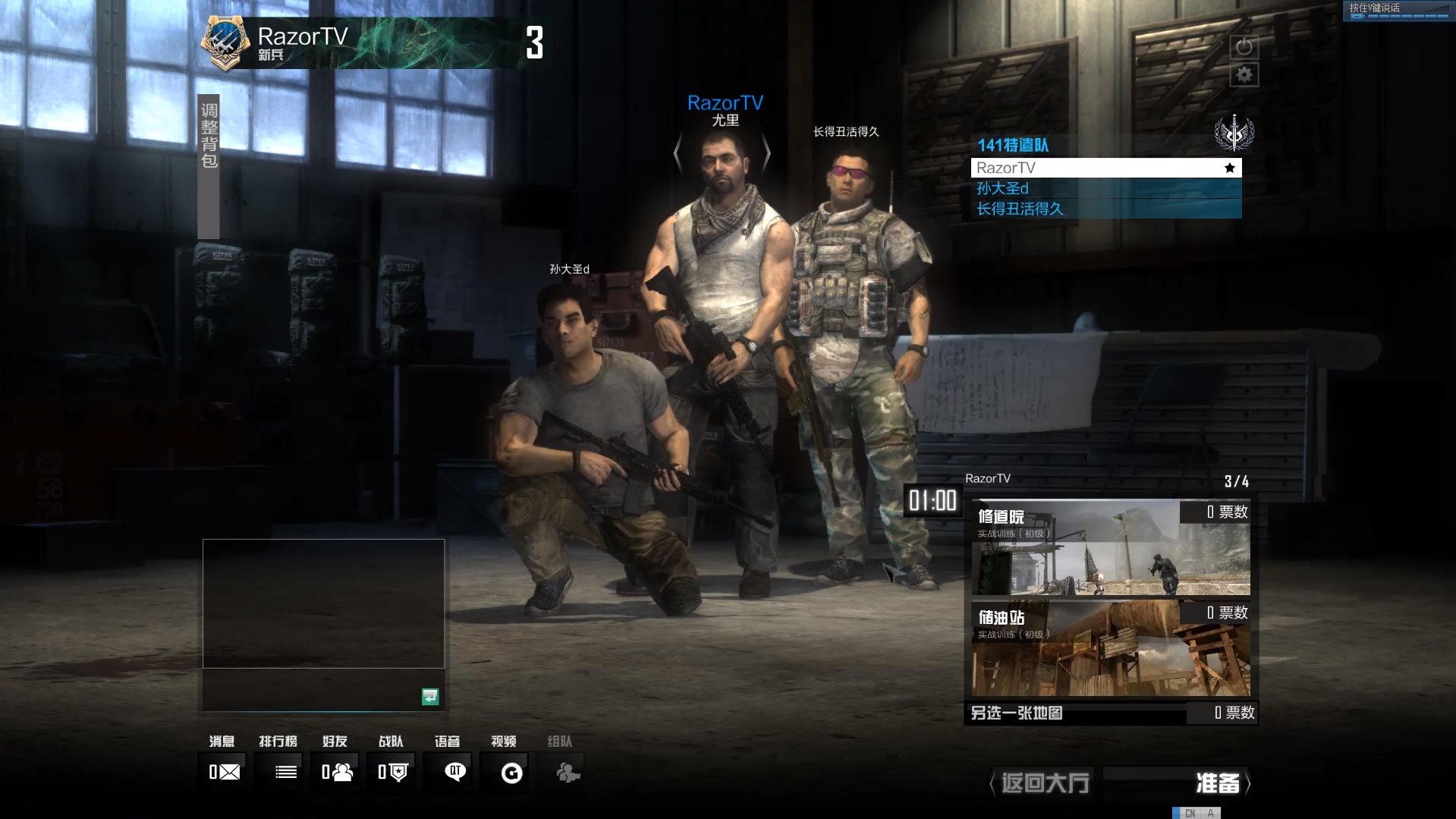Switch to previous character with left arrow
The image size is (1456, 819).
pyautogui.click(x=678, y=154)
